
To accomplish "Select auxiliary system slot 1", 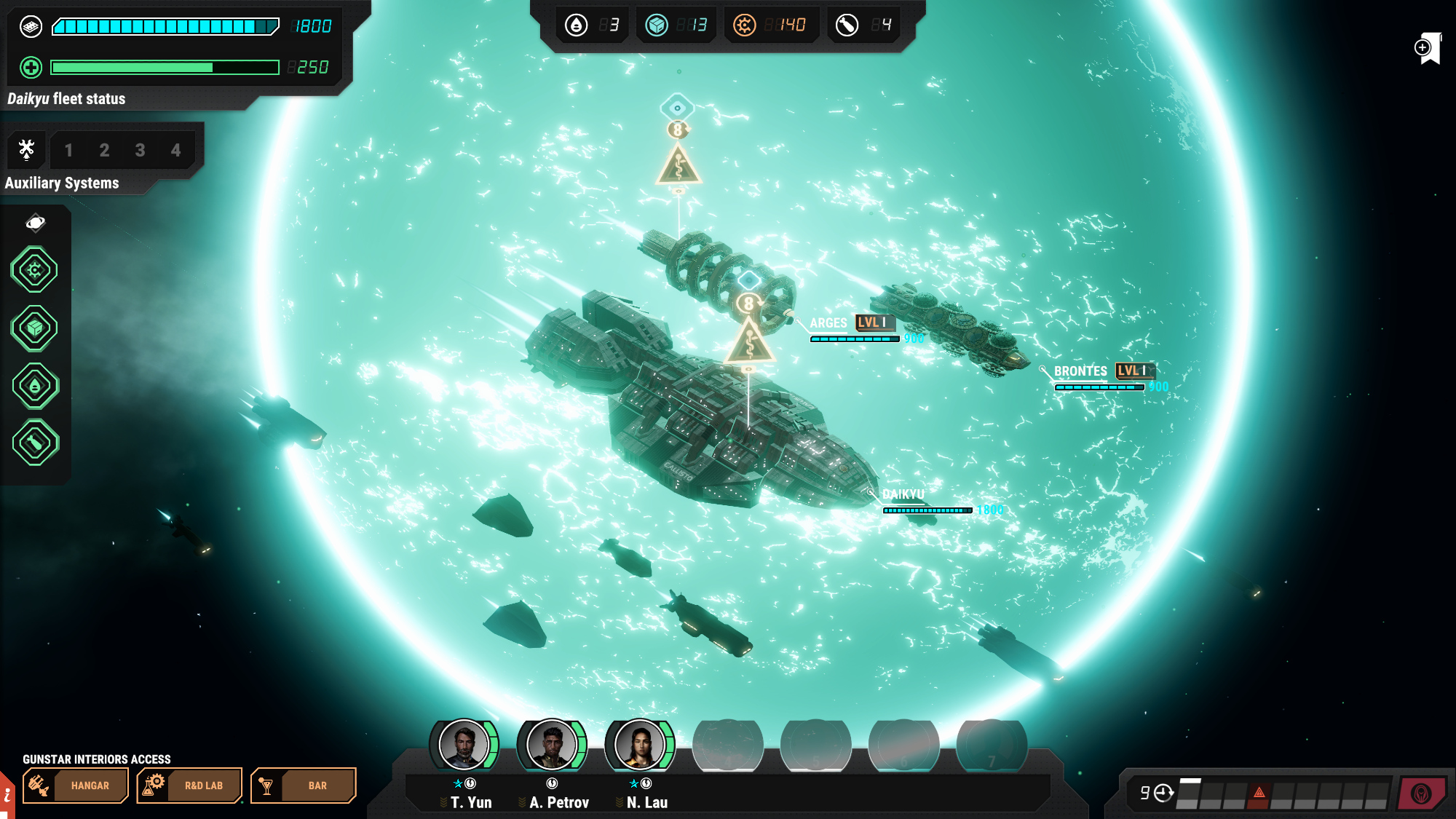I will [68, 151].
